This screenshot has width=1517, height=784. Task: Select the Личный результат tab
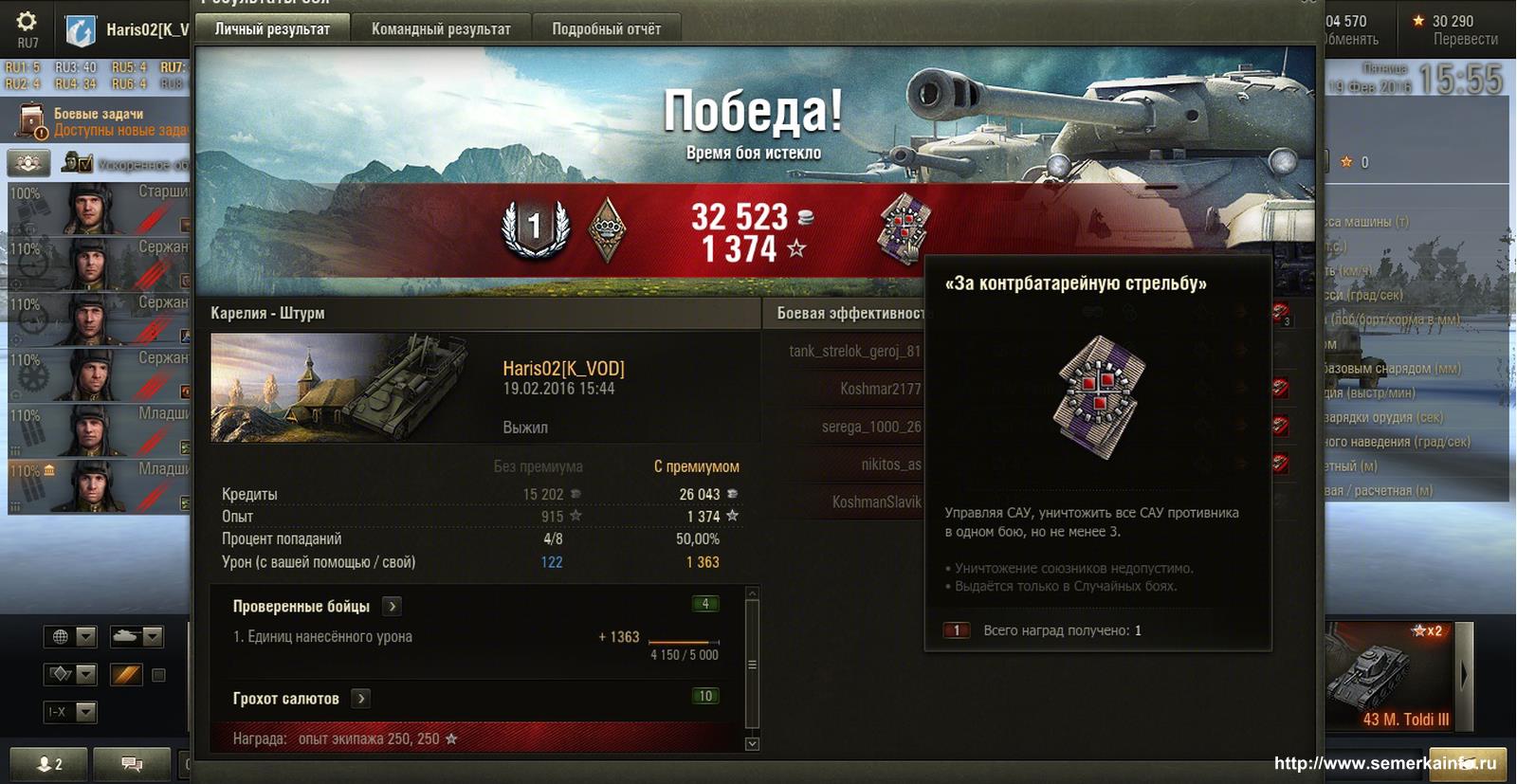tap(272, 29)
